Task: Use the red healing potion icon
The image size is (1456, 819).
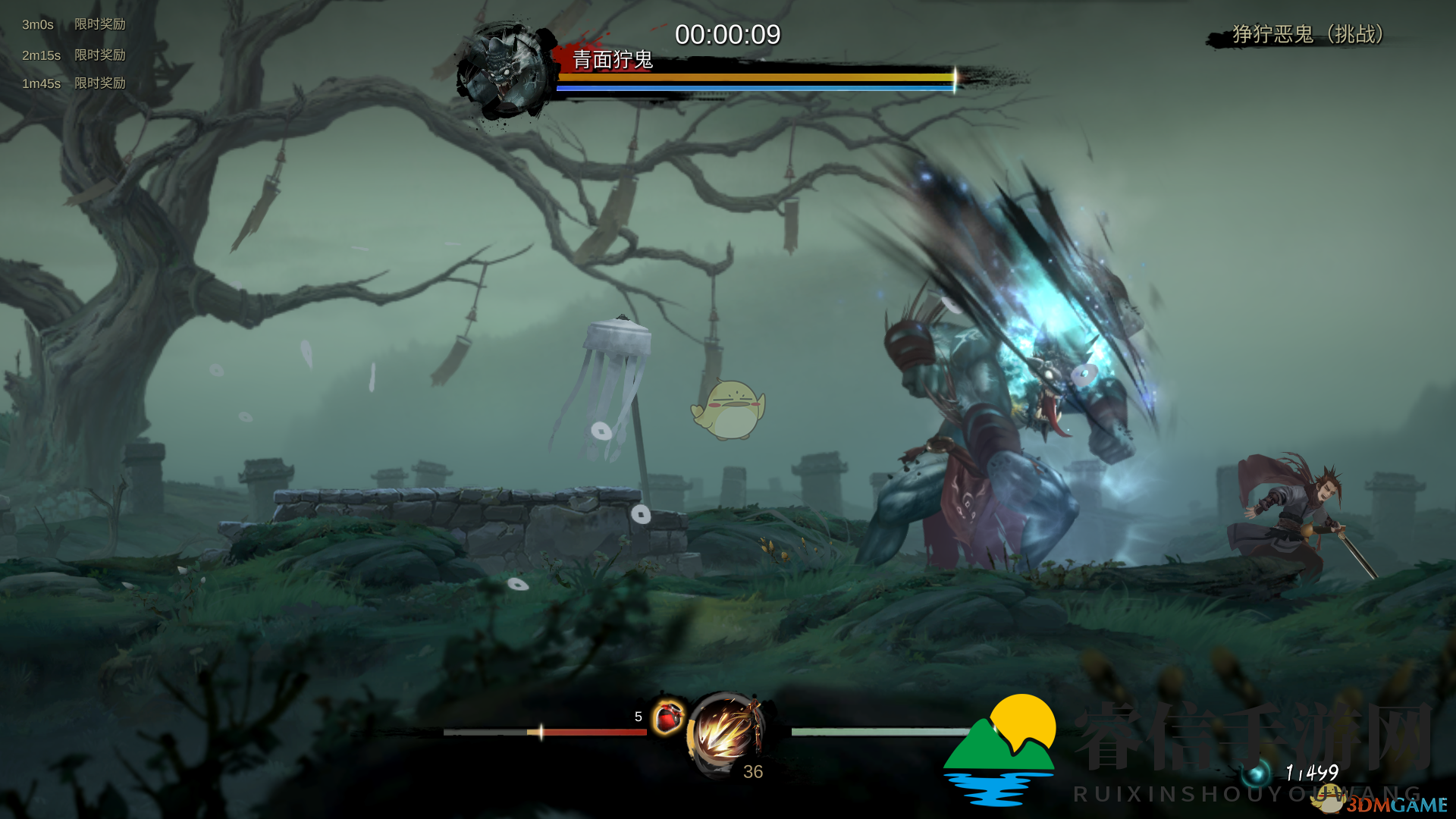Action: 668,717
